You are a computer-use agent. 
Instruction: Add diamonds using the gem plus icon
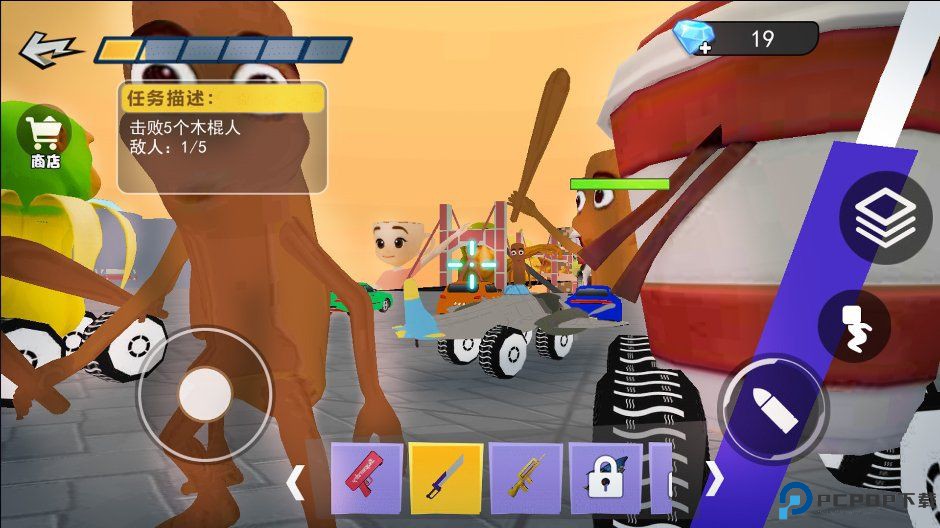click(x=694, y=38)
